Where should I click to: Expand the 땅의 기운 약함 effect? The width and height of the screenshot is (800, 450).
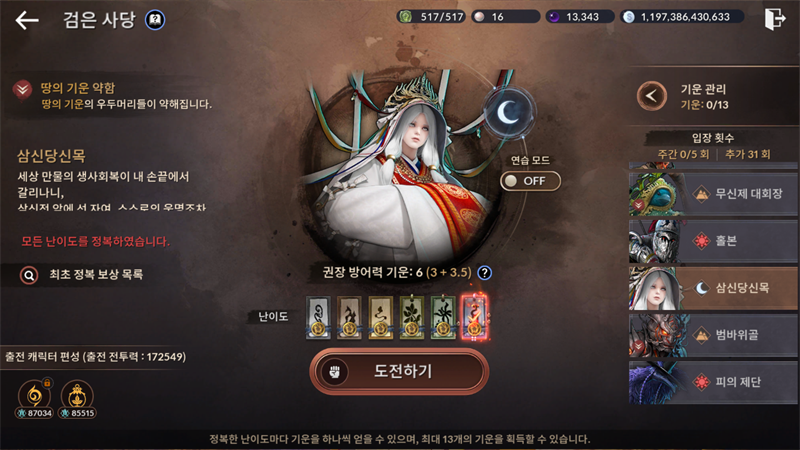(x=21, y=90)
